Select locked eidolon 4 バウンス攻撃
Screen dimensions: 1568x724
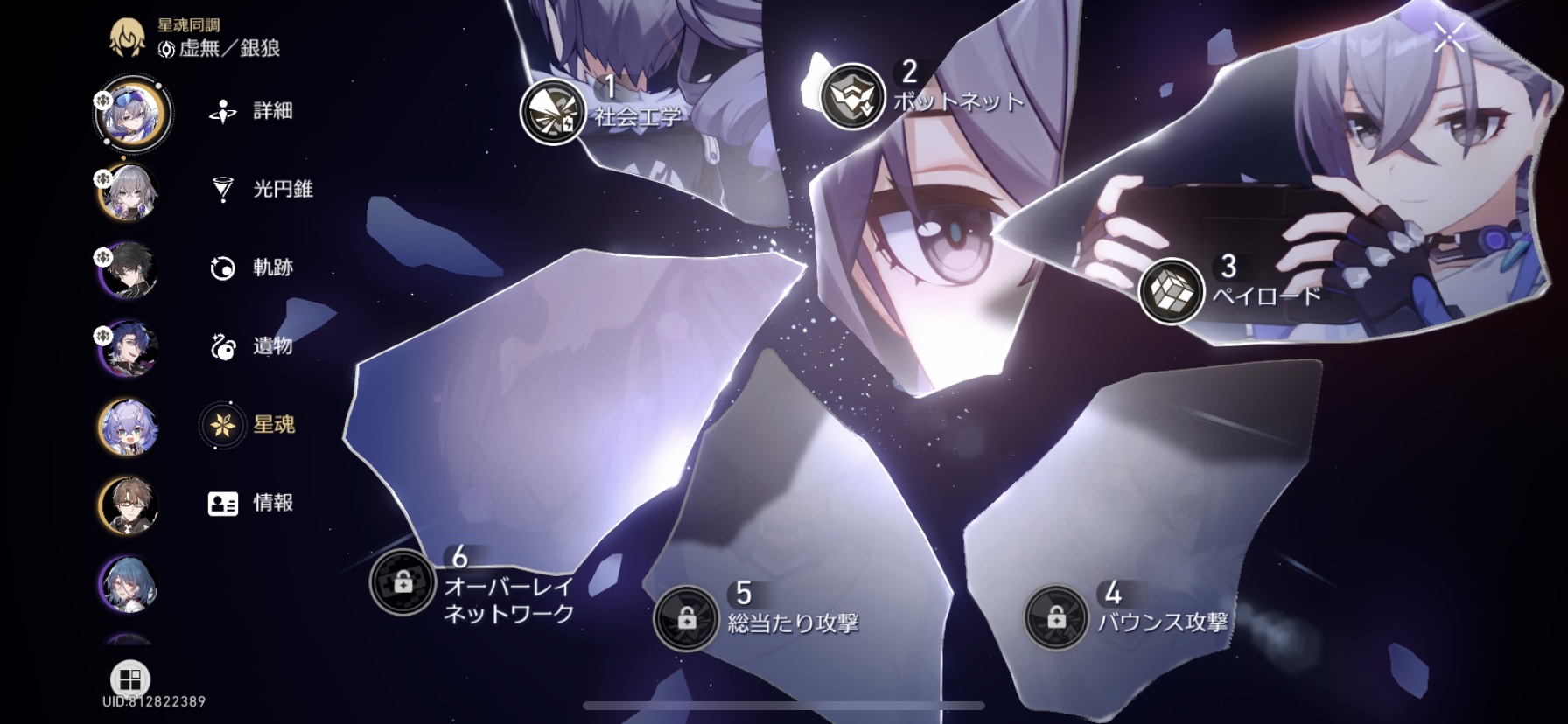[x=1056, y=617]
